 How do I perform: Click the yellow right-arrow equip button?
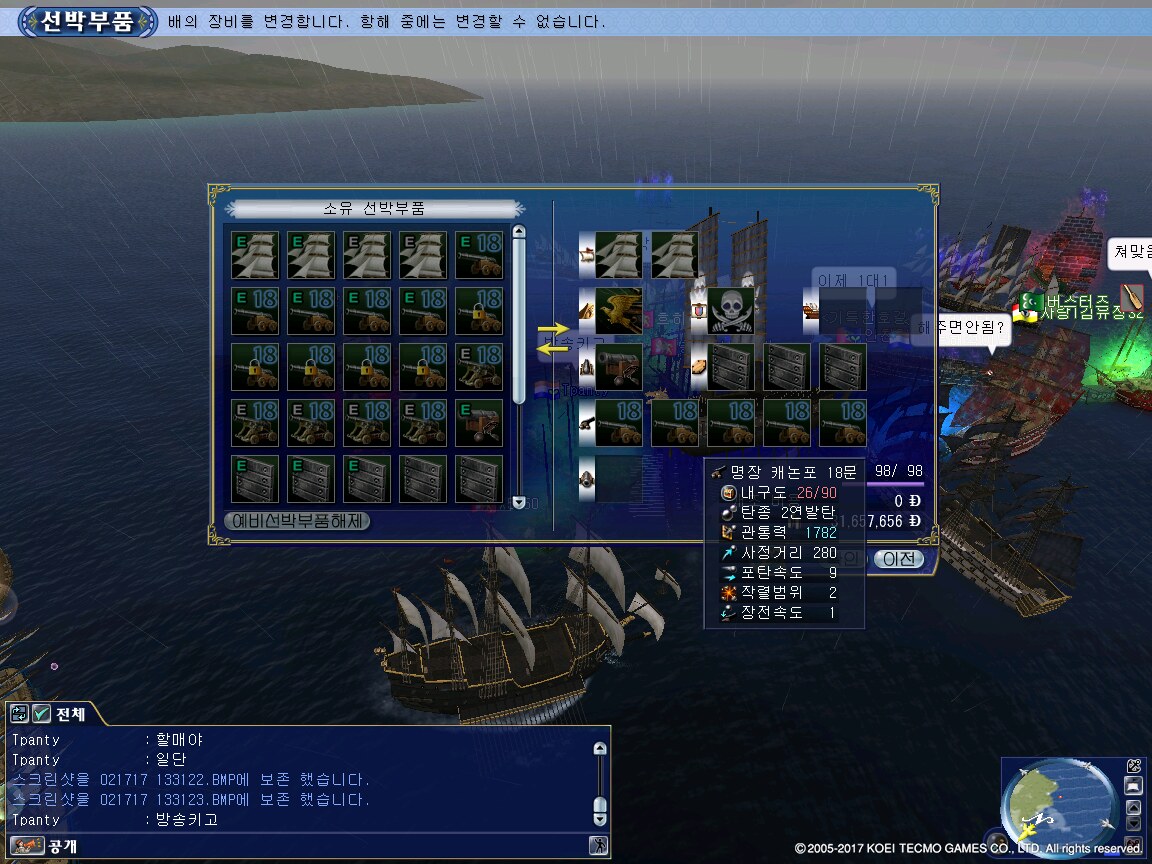pyautogui.click(x=552, y=328)
